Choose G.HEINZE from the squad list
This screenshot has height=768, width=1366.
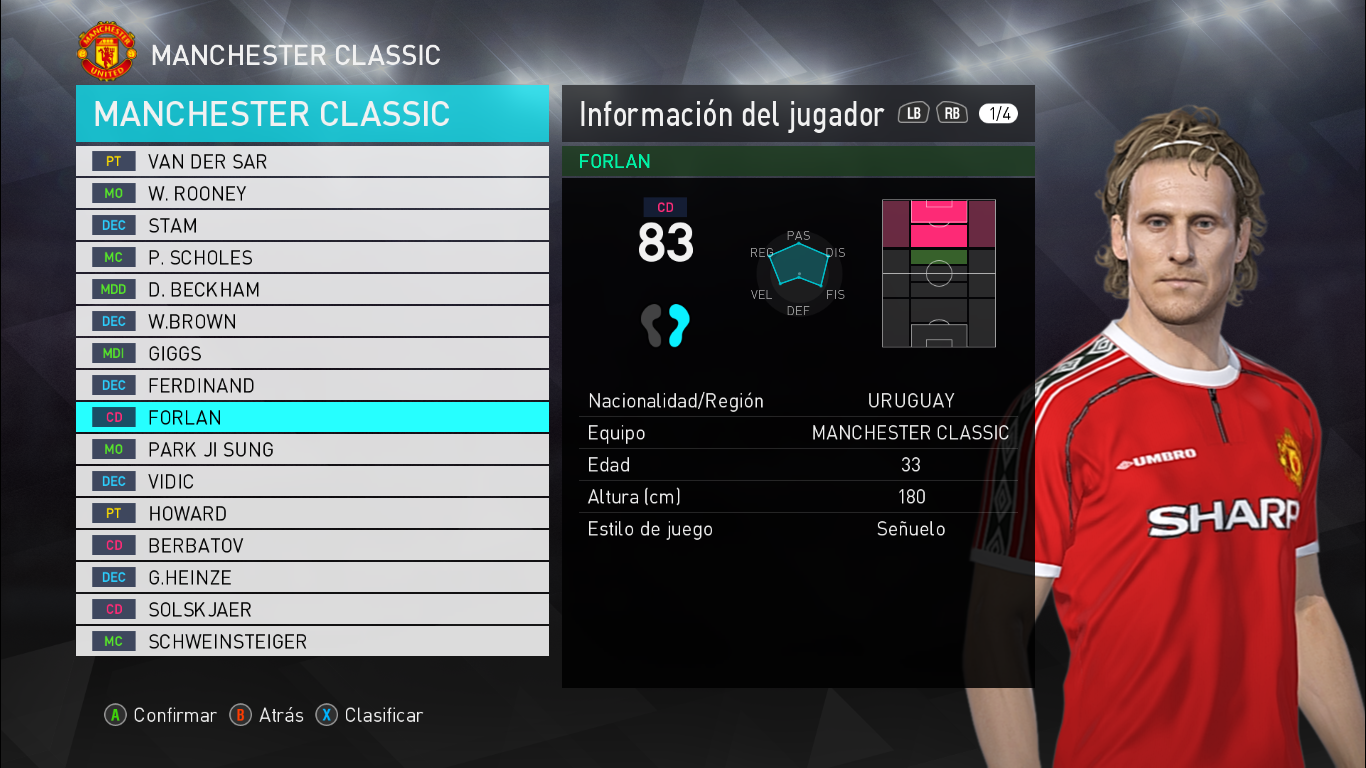click(x=312, y=577)
